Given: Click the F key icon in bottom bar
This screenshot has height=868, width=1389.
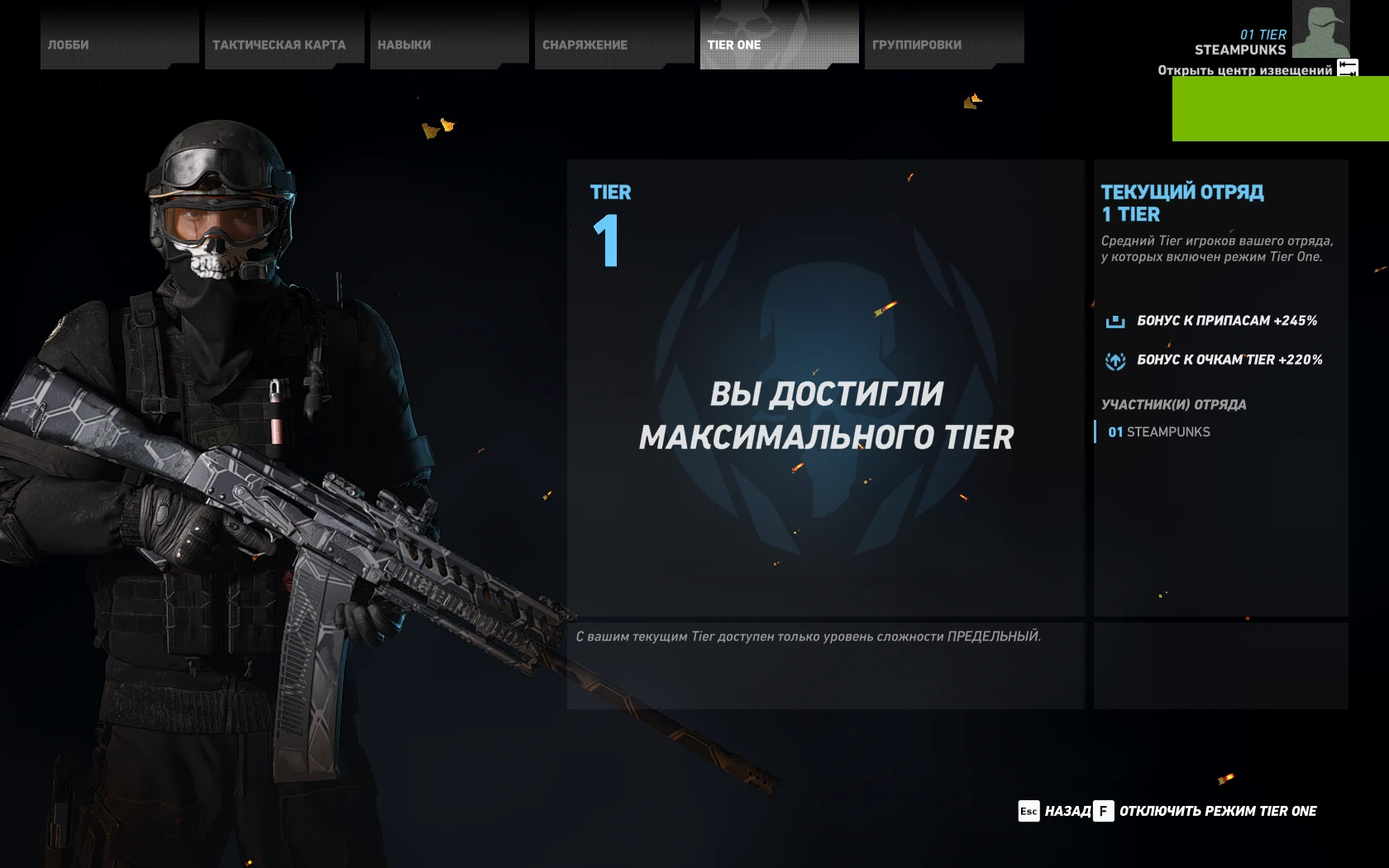Looking at the screenshot, I should pyautogui.click(x=1103, y=812).
